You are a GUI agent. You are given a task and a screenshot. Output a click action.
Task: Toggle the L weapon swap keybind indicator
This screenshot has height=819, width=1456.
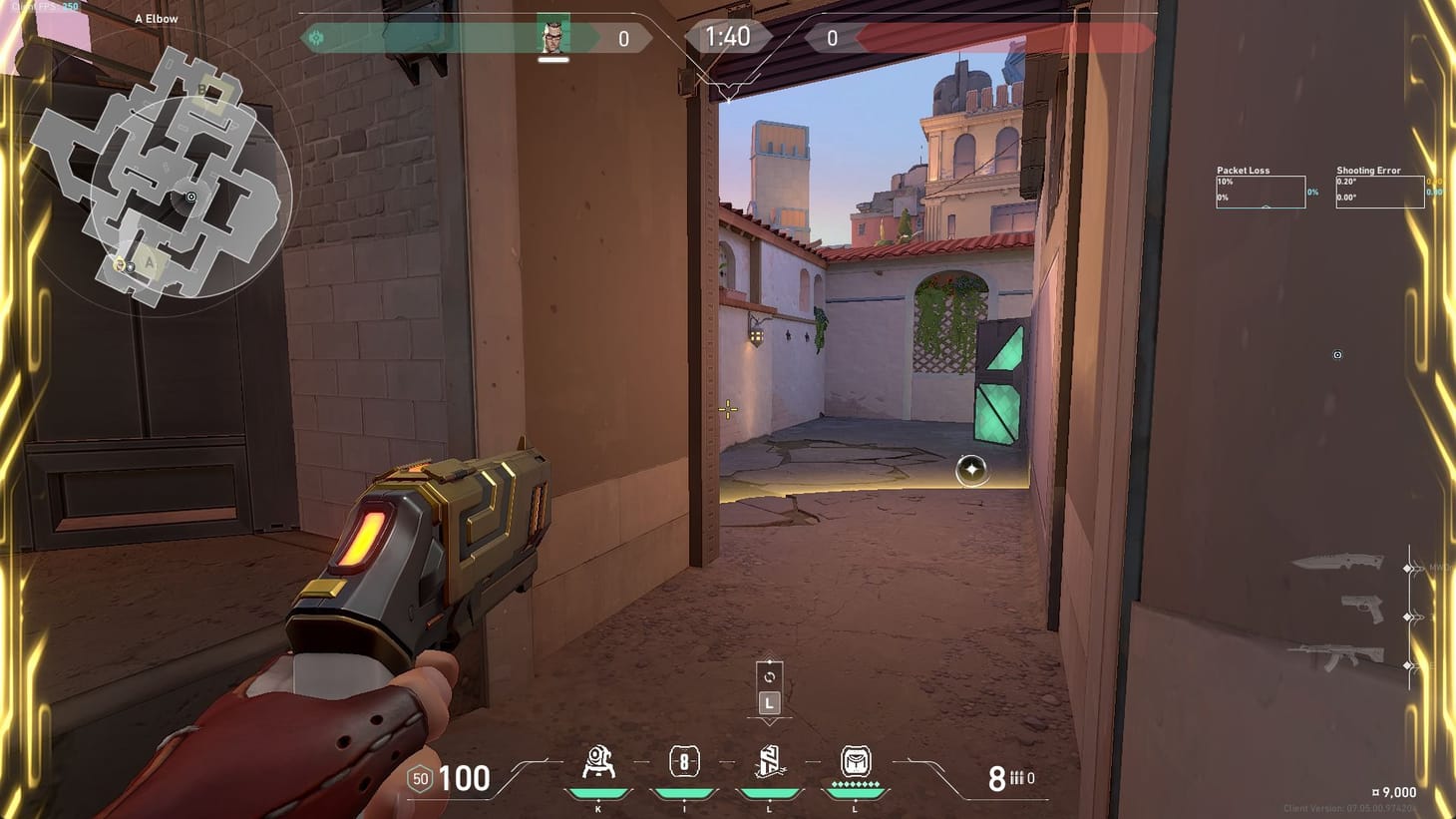(x=768, y=701)
